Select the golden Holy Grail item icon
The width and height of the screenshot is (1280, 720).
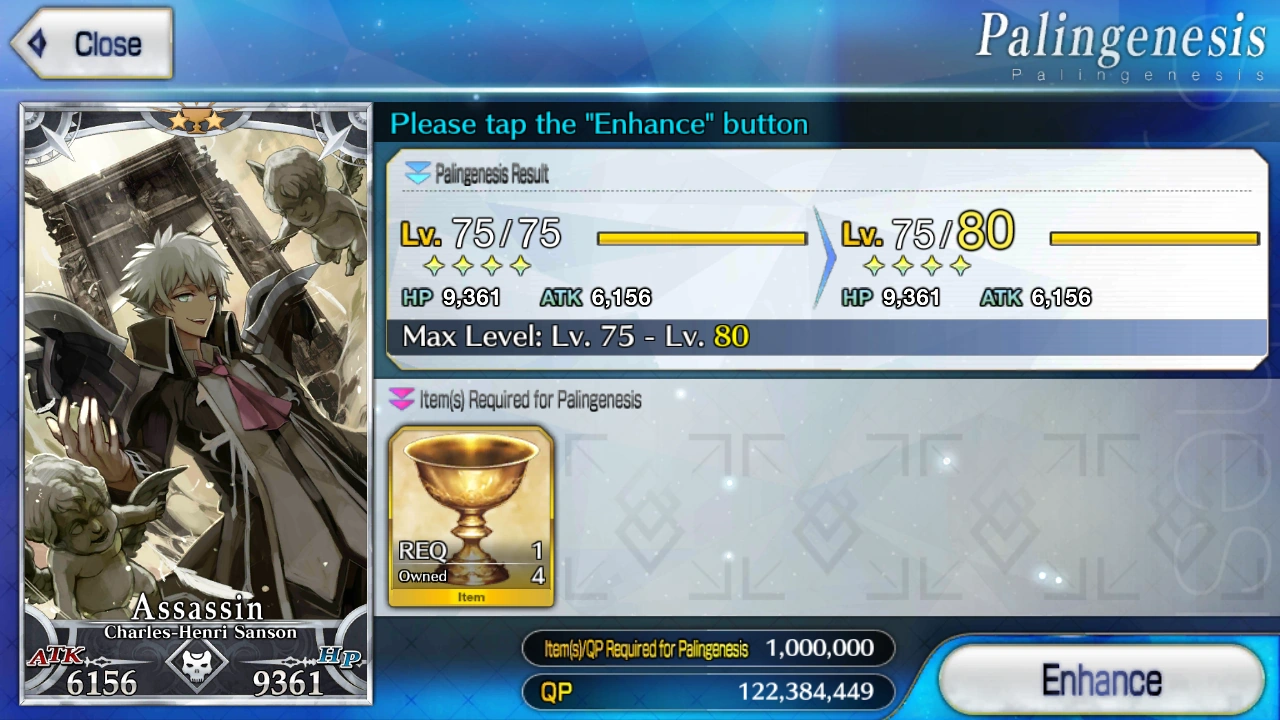pos(470,490)
